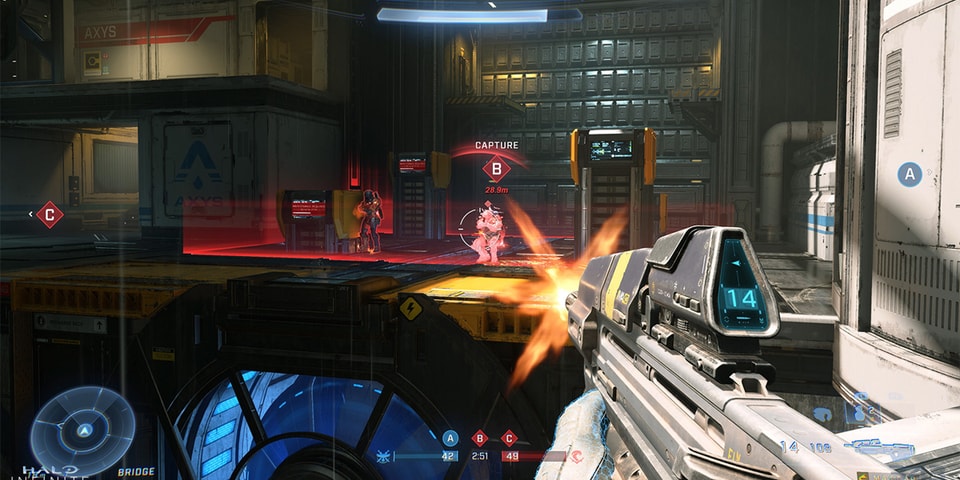
Task: Click zone B icon in the scoreboard
Action: pos(479,437)
